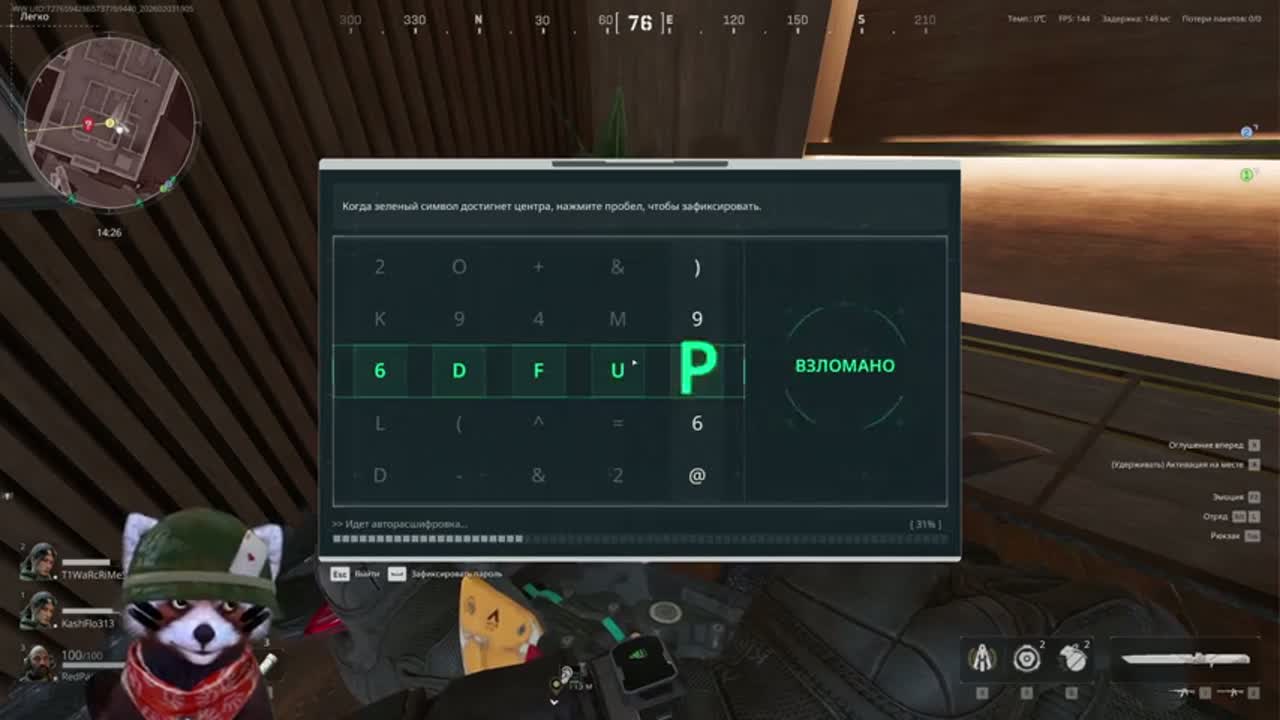Lock the green letter P in the center
The width and height of the screenshot is (1280, 720).
698,368
